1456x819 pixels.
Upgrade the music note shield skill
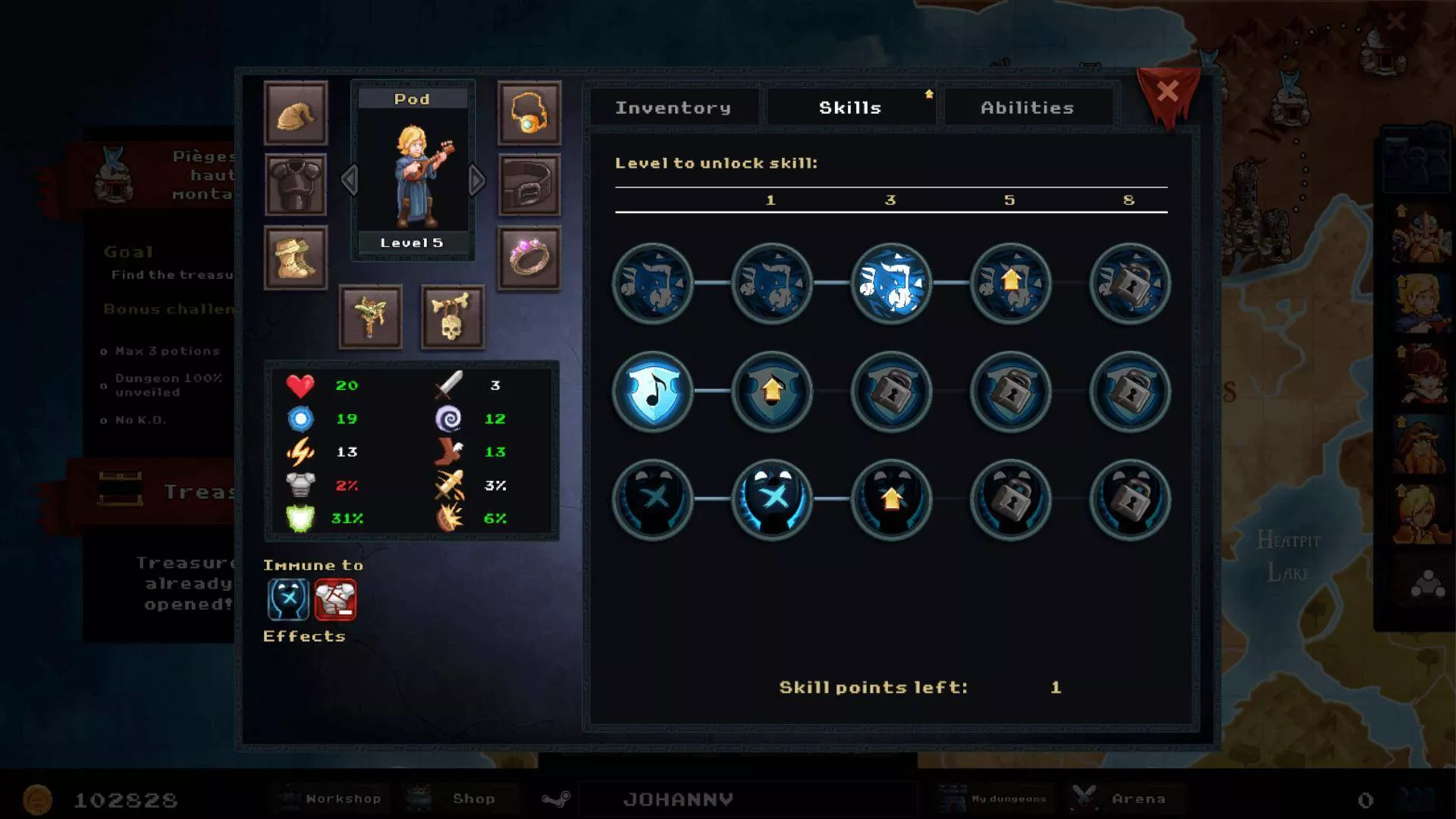coord(772,391)
